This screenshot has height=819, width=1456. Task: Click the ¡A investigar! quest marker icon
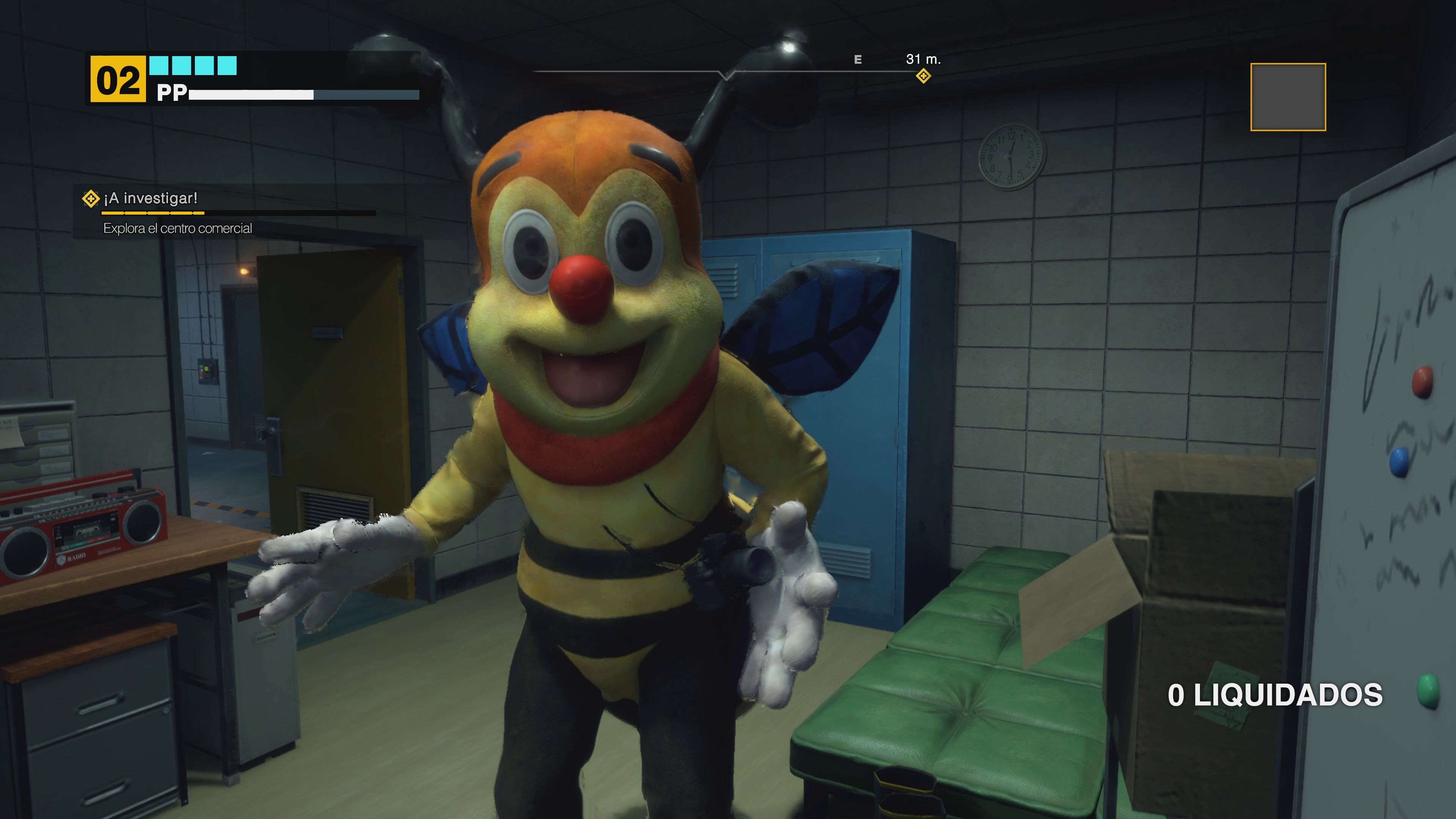91,199
